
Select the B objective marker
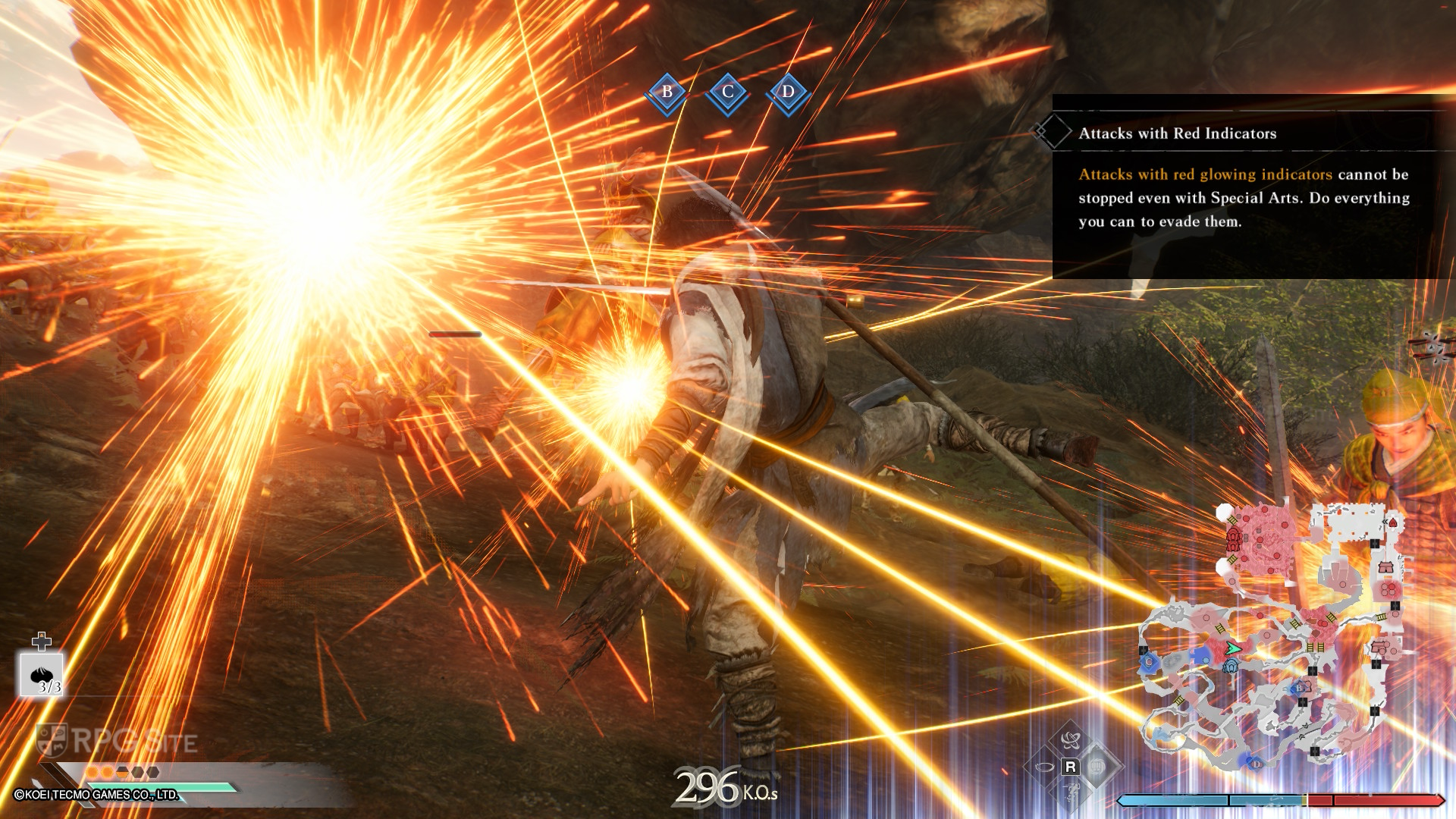coord(667,93)
